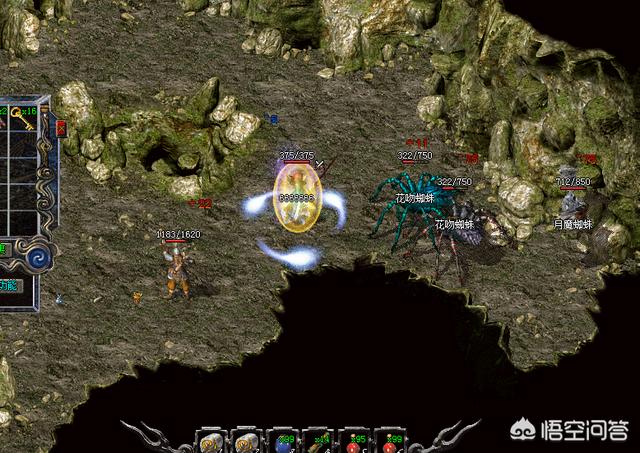Select the bottle x14 hotbar slot
This screenshot has height=453, width=640.
coord(316,440)
